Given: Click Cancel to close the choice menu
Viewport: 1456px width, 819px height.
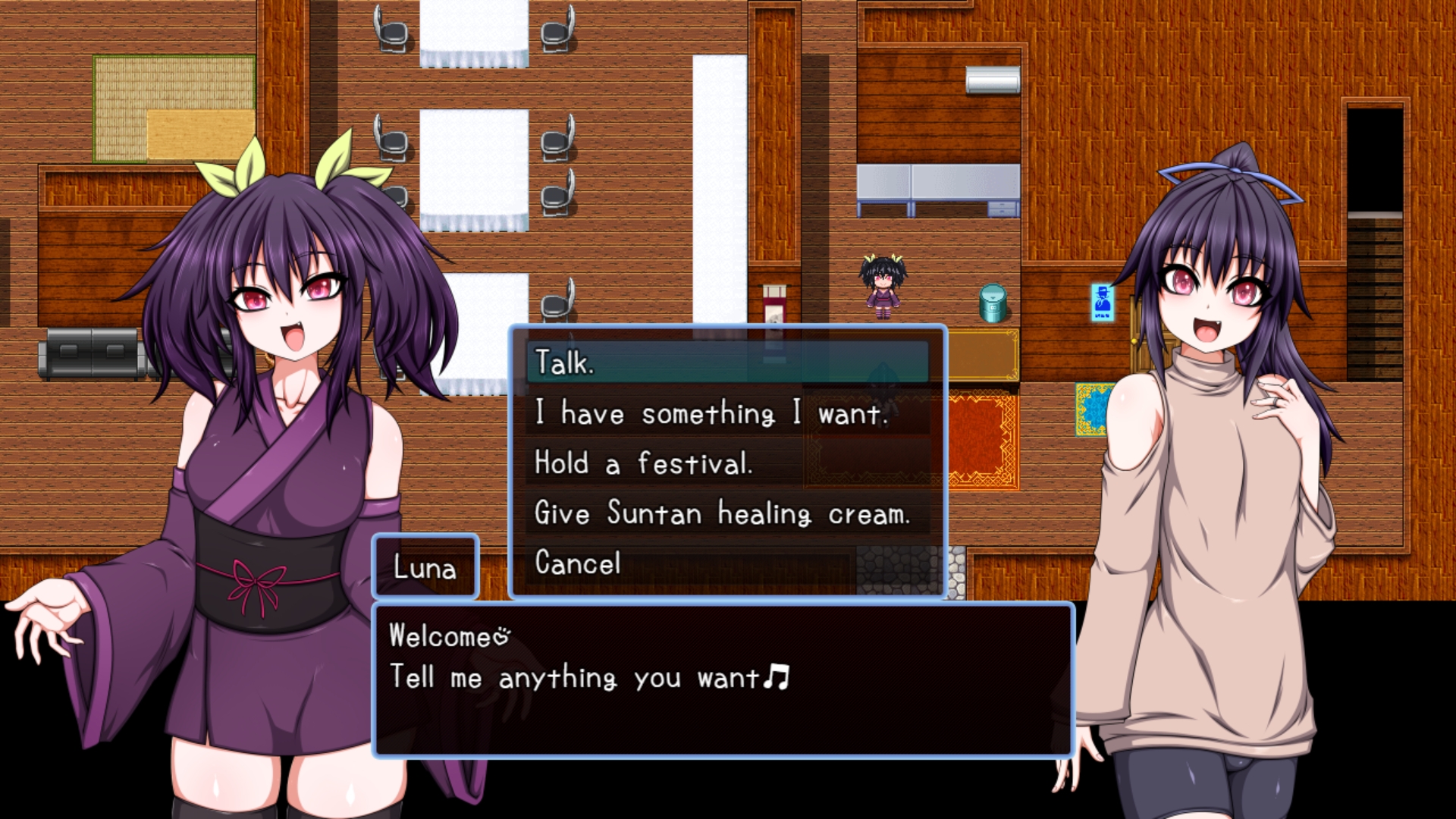Looking at the screenshot, I should tap(726, 563).
